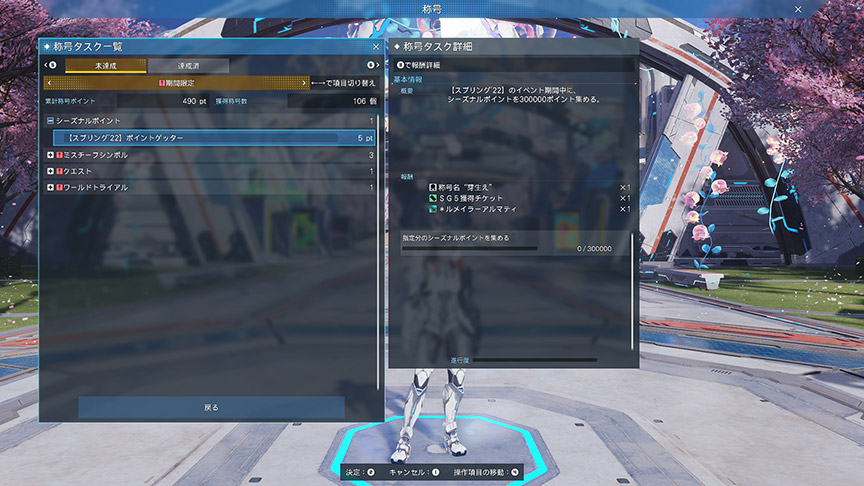Expand the ミスチーフシンボル category

point(50,155)
